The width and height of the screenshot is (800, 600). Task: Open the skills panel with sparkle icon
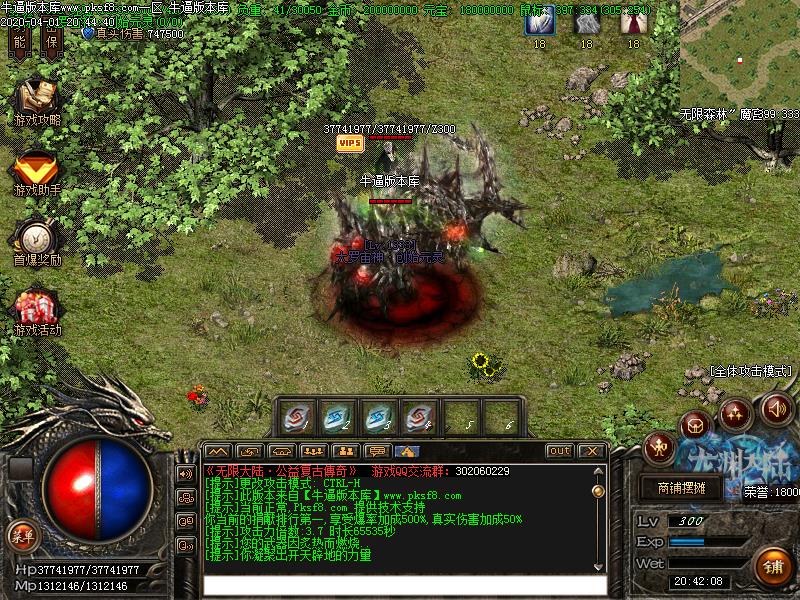click(x=737, y=413)
